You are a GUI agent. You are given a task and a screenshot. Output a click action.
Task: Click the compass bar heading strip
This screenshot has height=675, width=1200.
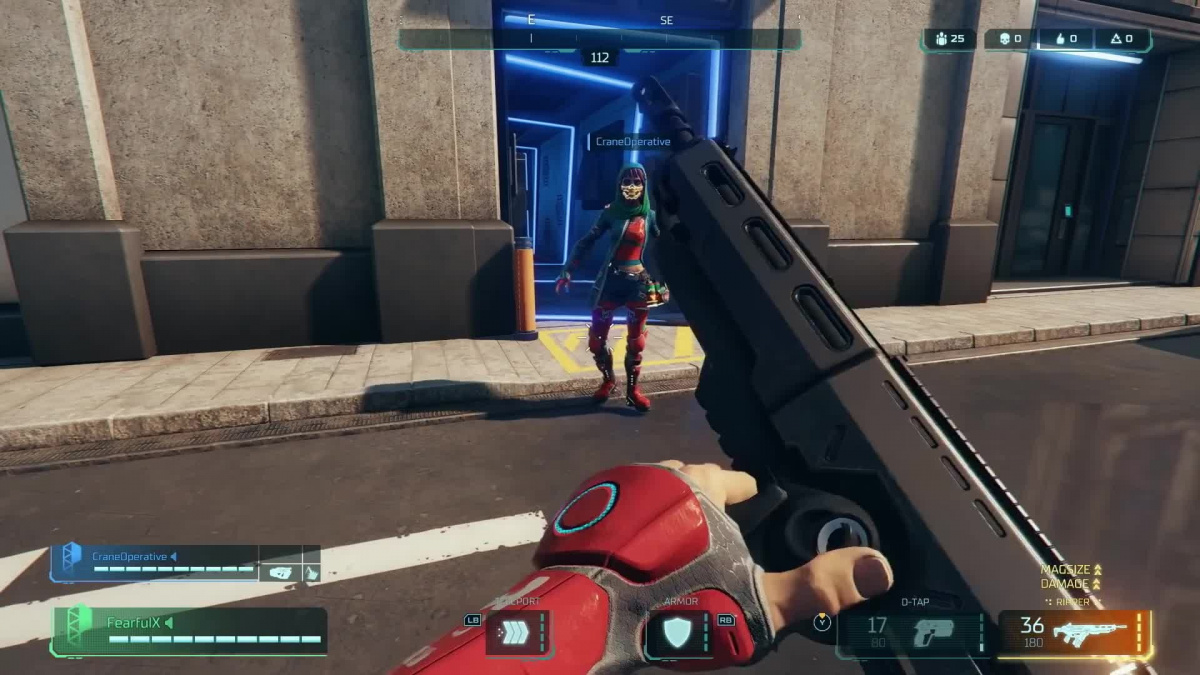coord(599,39)
